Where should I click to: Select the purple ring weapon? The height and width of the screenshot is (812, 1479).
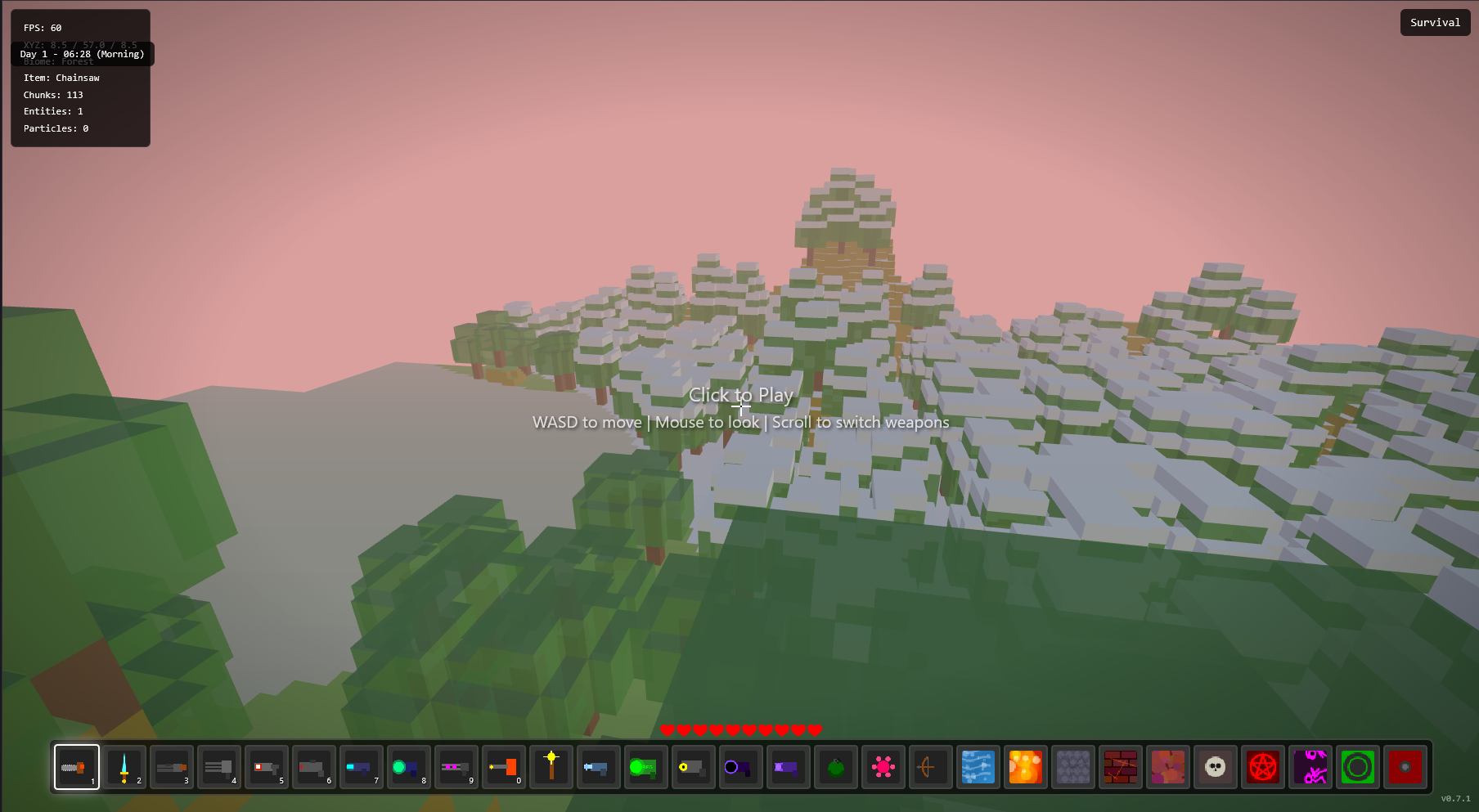coord(740,767)
